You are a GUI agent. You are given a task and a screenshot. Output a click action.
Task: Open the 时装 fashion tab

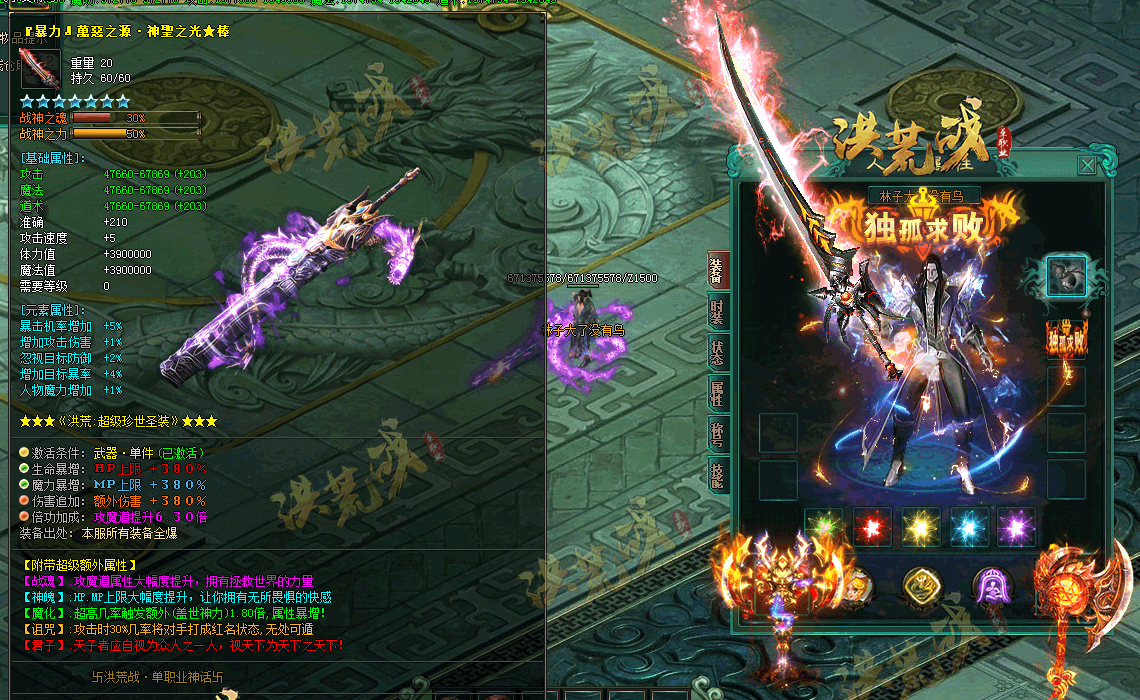pyautogui.click(x=717, y=314)
